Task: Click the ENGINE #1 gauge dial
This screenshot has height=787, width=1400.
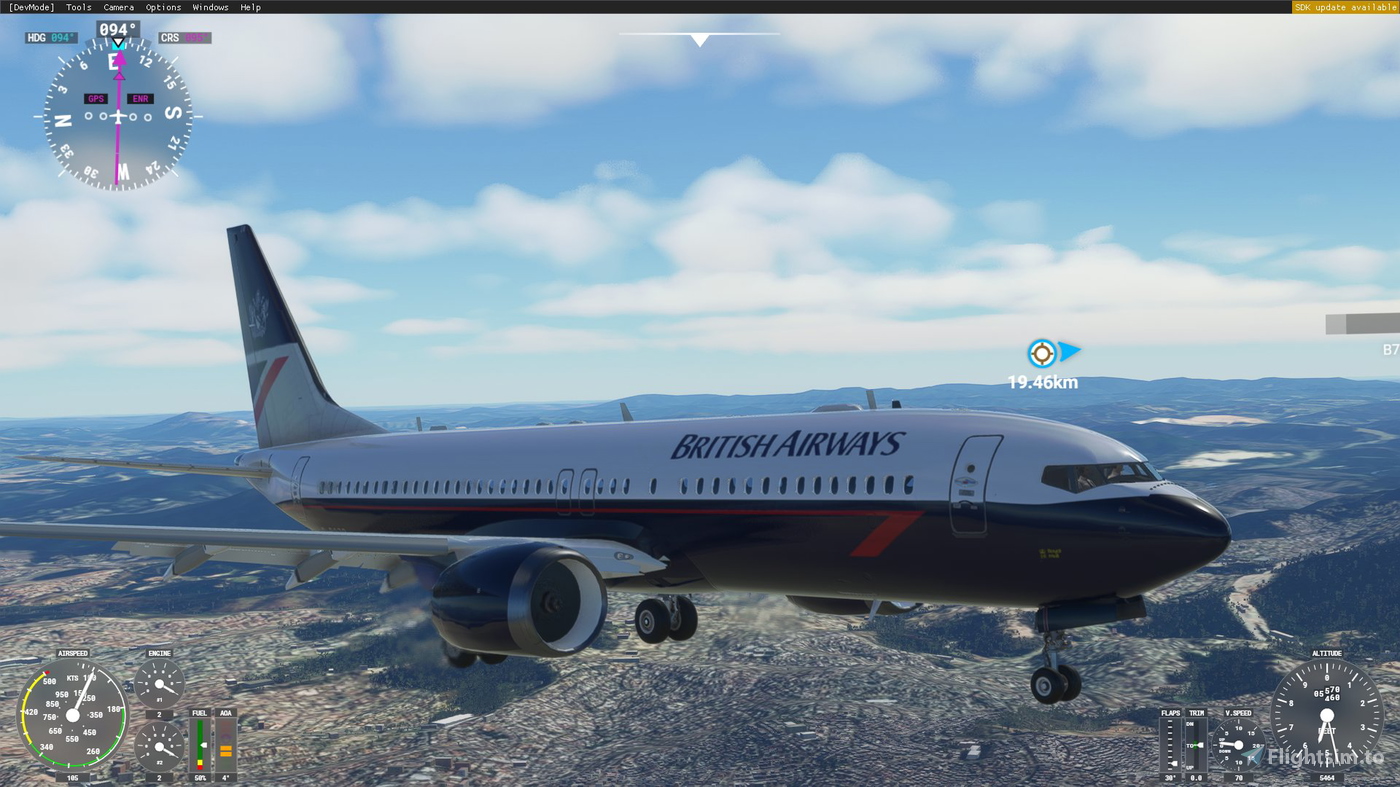Action: click(160, 682)
